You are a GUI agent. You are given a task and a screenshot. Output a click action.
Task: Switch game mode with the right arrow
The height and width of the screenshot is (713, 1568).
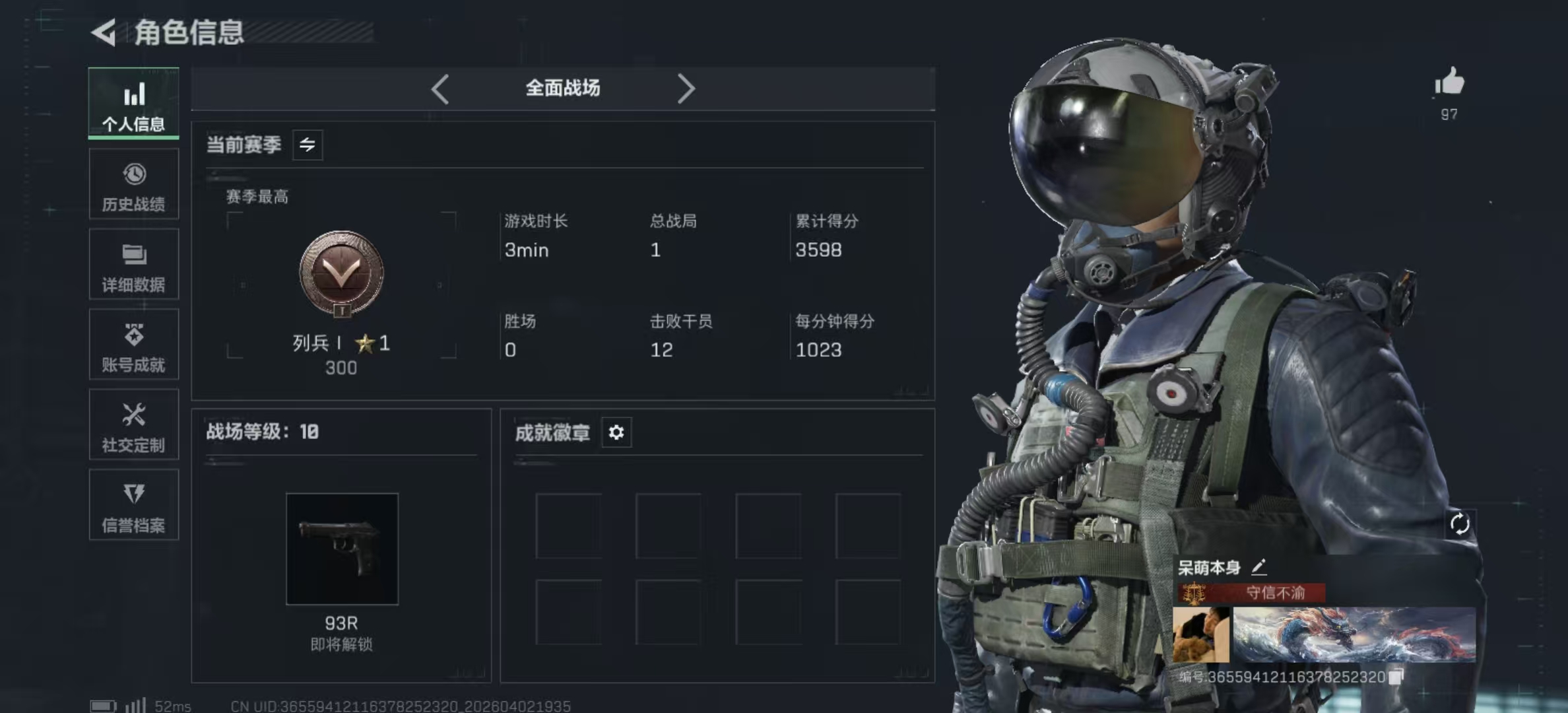tap(686, 88)
